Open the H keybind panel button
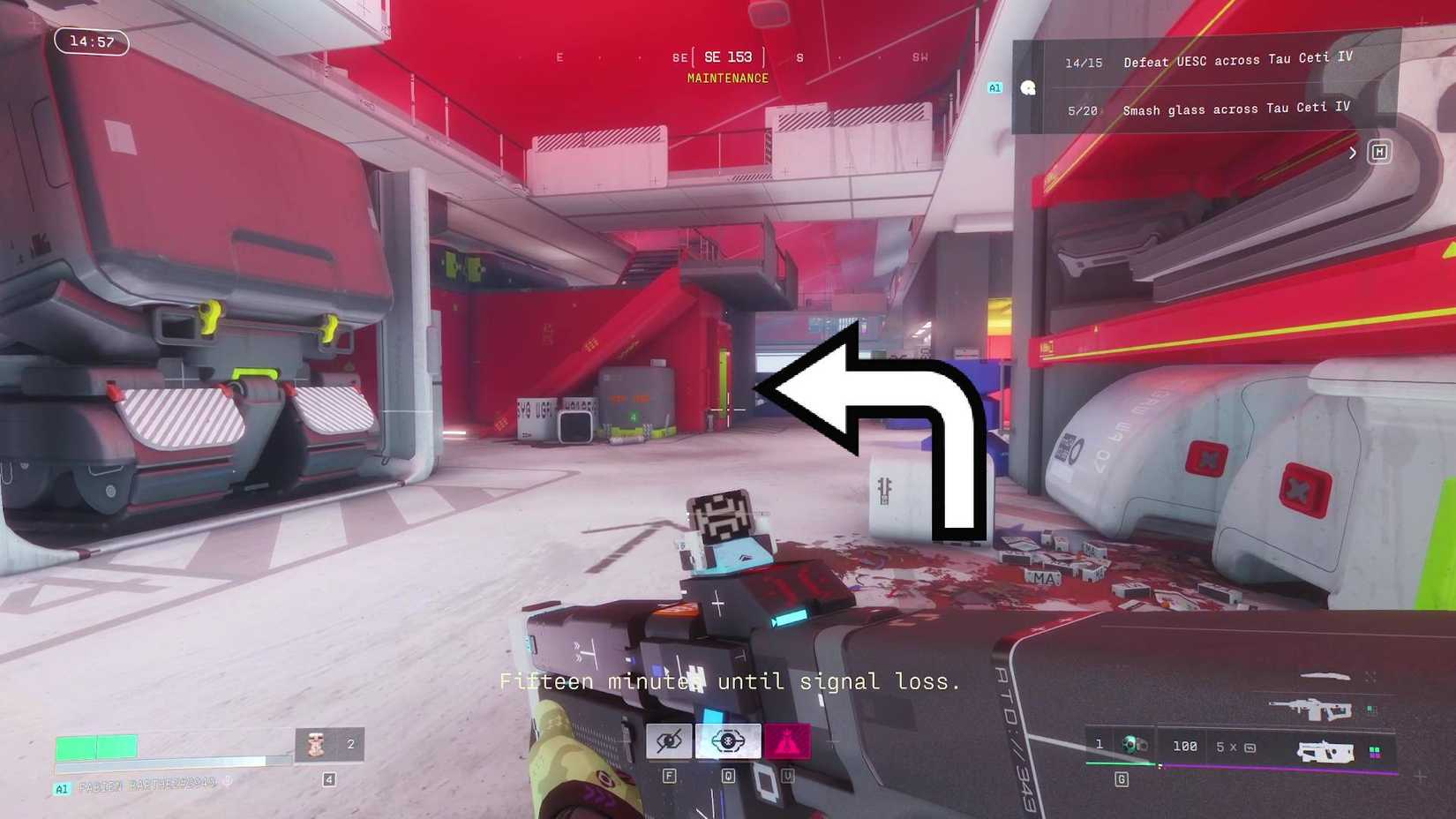Viewport: 1456px width, 819px height. point(1379,152)
